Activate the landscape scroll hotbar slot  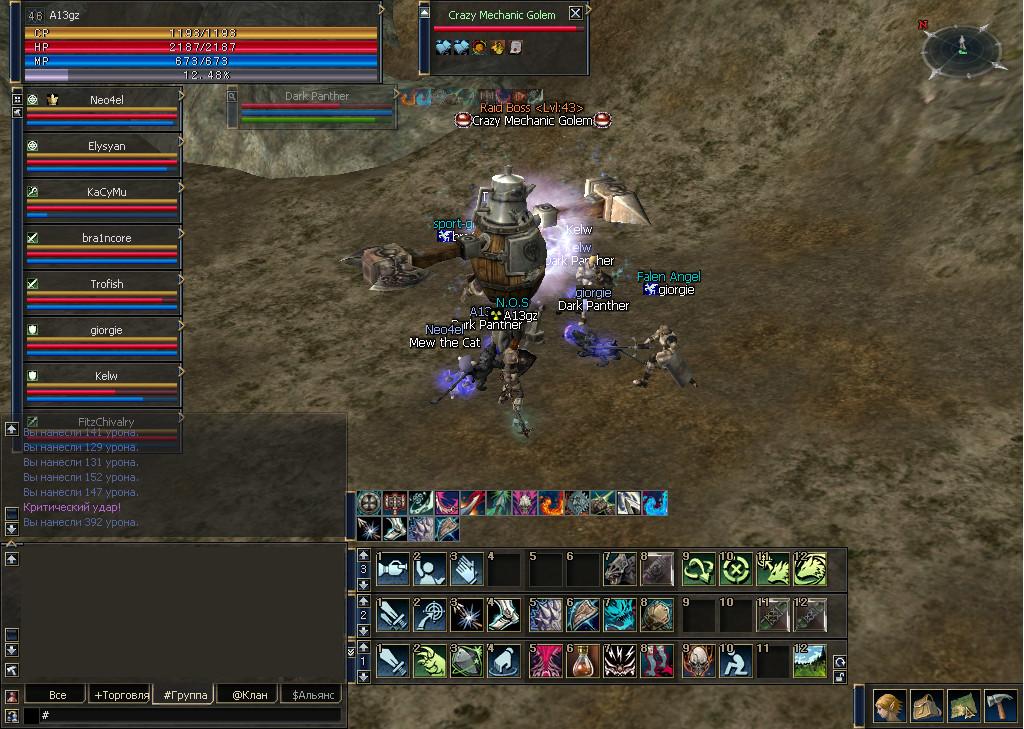click(811, 662)
